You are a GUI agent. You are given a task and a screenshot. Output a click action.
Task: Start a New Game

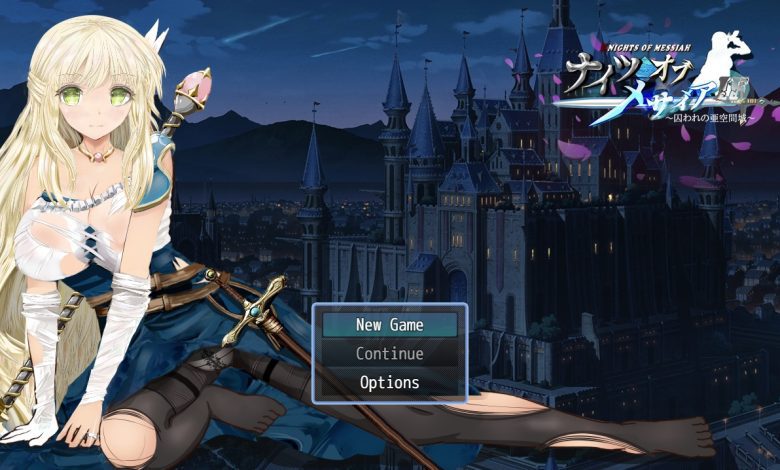tap(389, 325)
